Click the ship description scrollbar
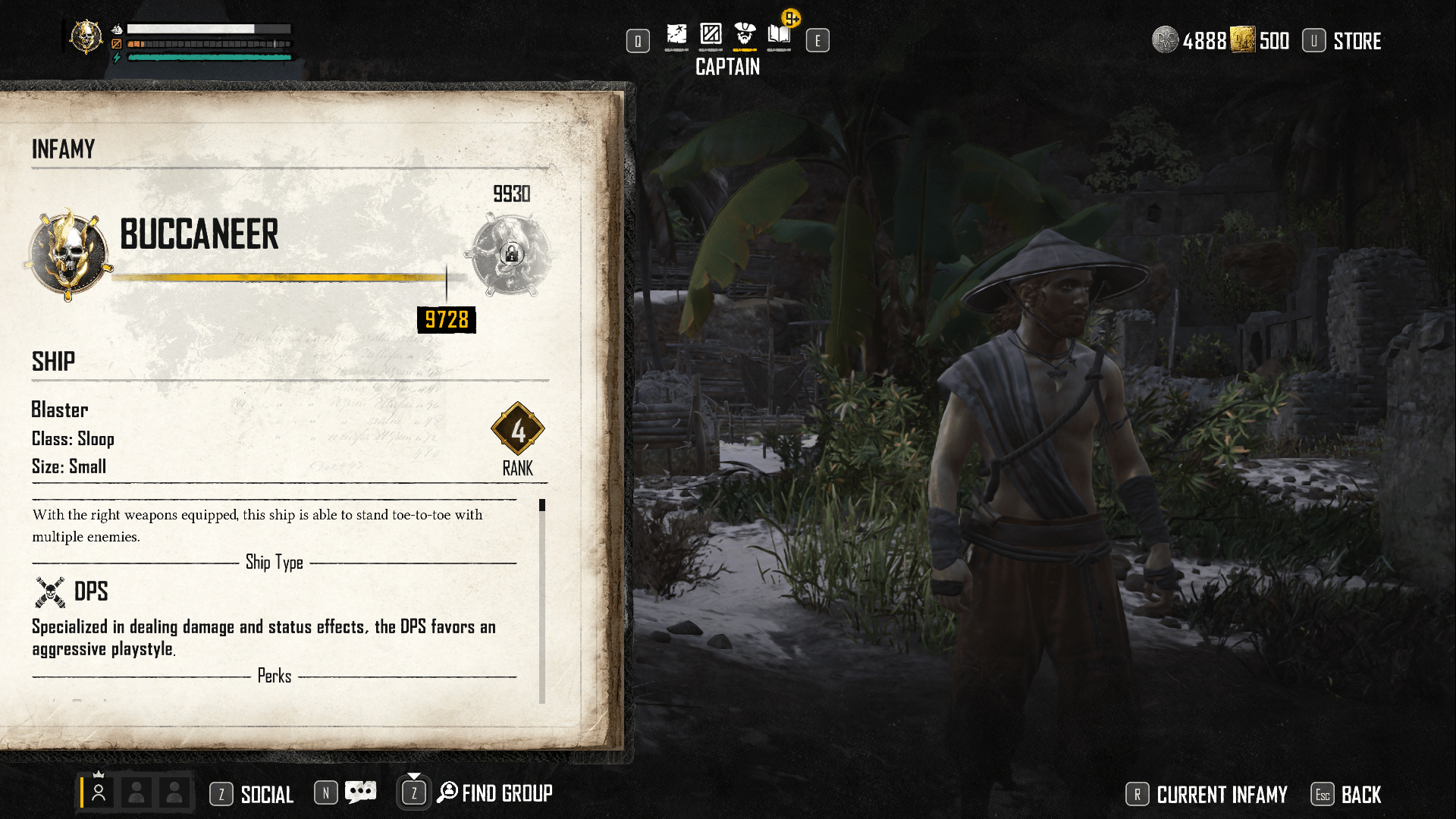The width and height of the screenshot is (1456, 819). click(x=542, y=599)
